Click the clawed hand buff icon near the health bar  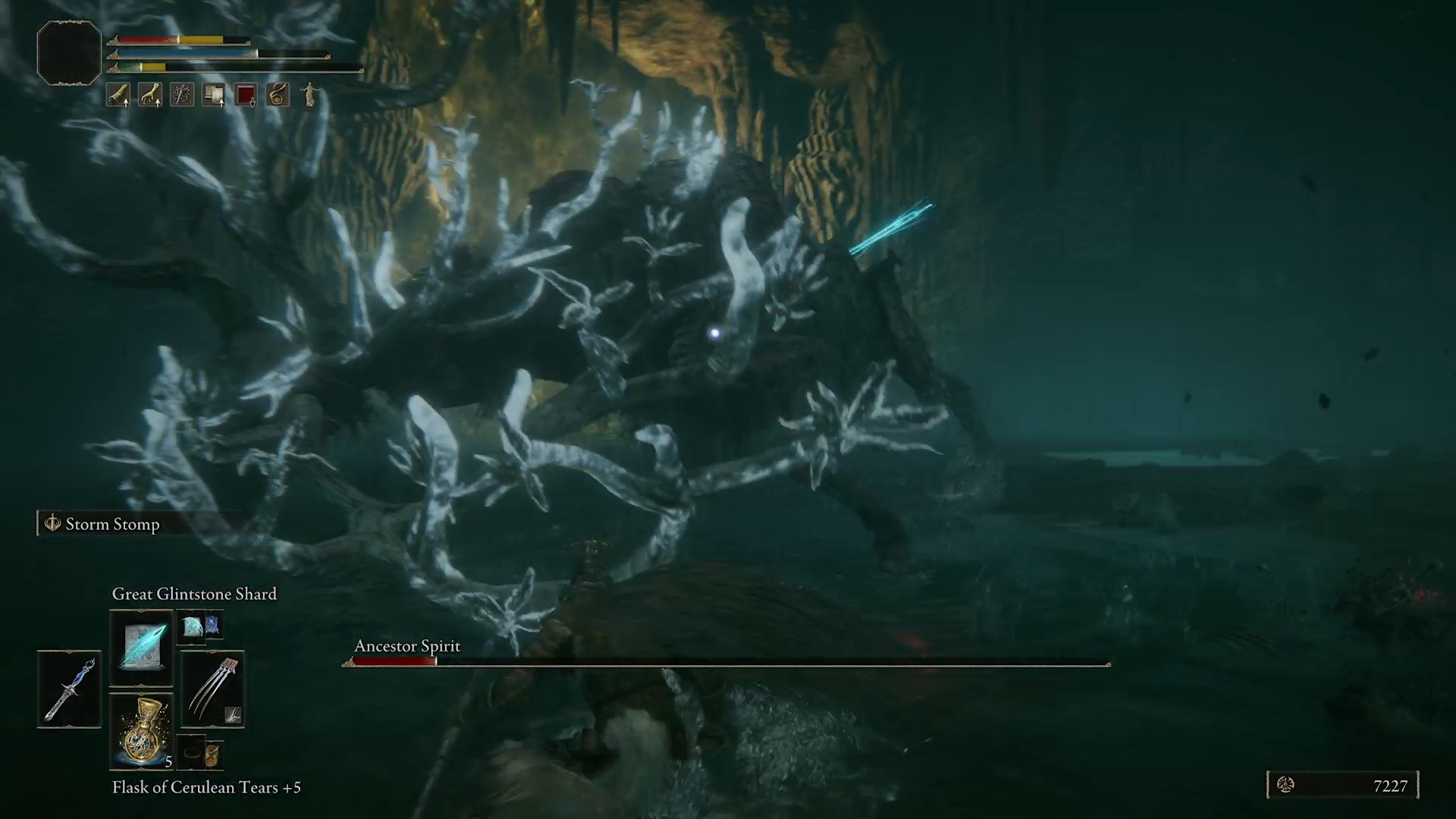(150, 93)
